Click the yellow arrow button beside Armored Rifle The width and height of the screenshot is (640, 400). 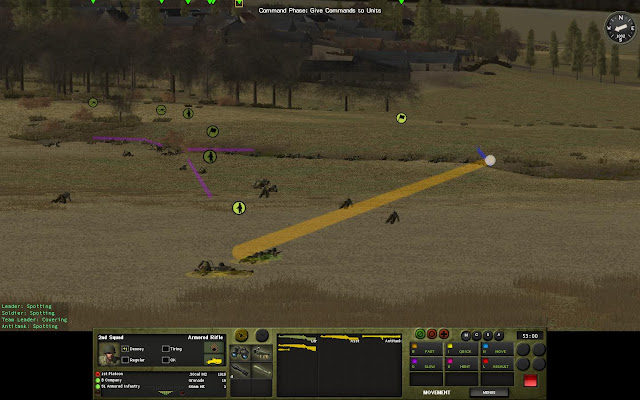[243, 337]
